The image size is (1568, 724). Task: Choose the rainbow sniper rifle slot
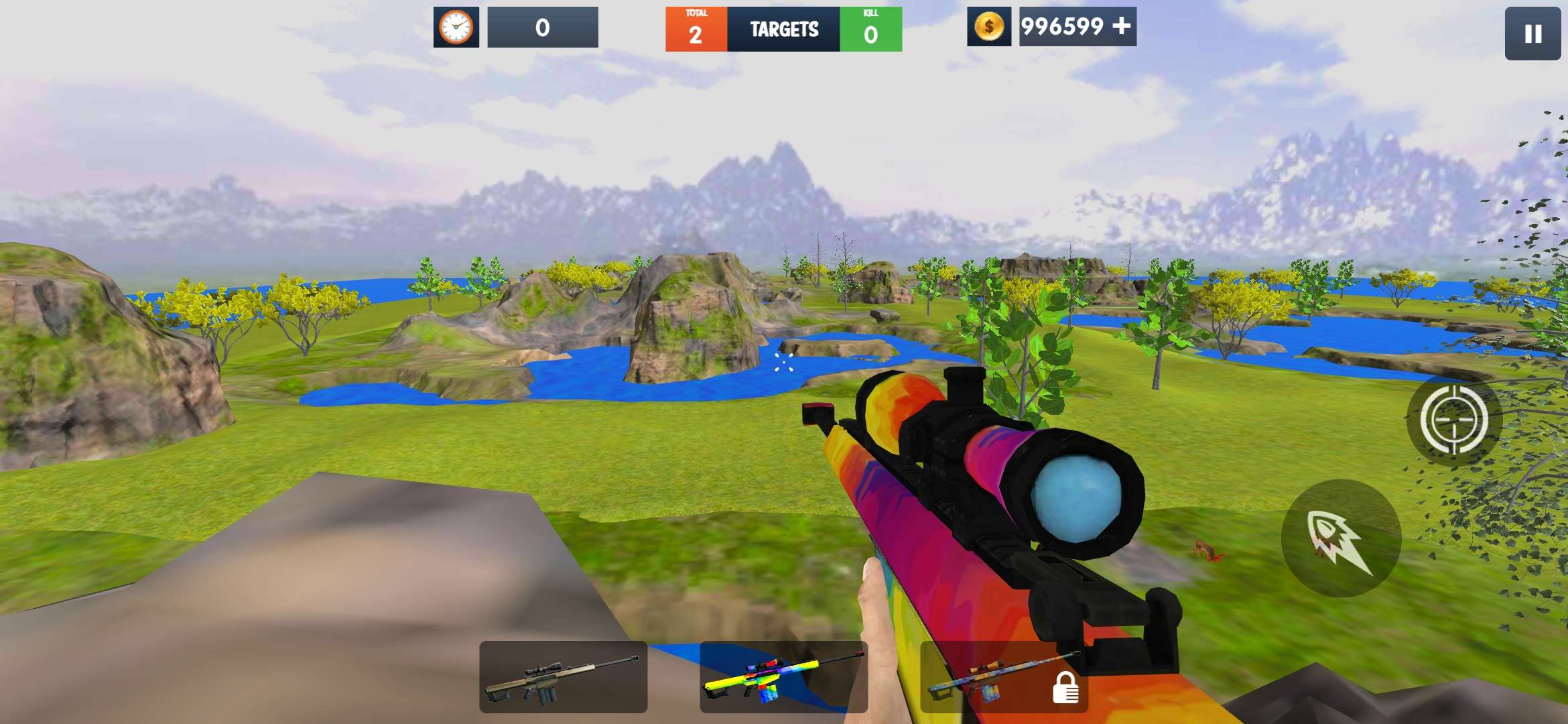click(783, 676)
